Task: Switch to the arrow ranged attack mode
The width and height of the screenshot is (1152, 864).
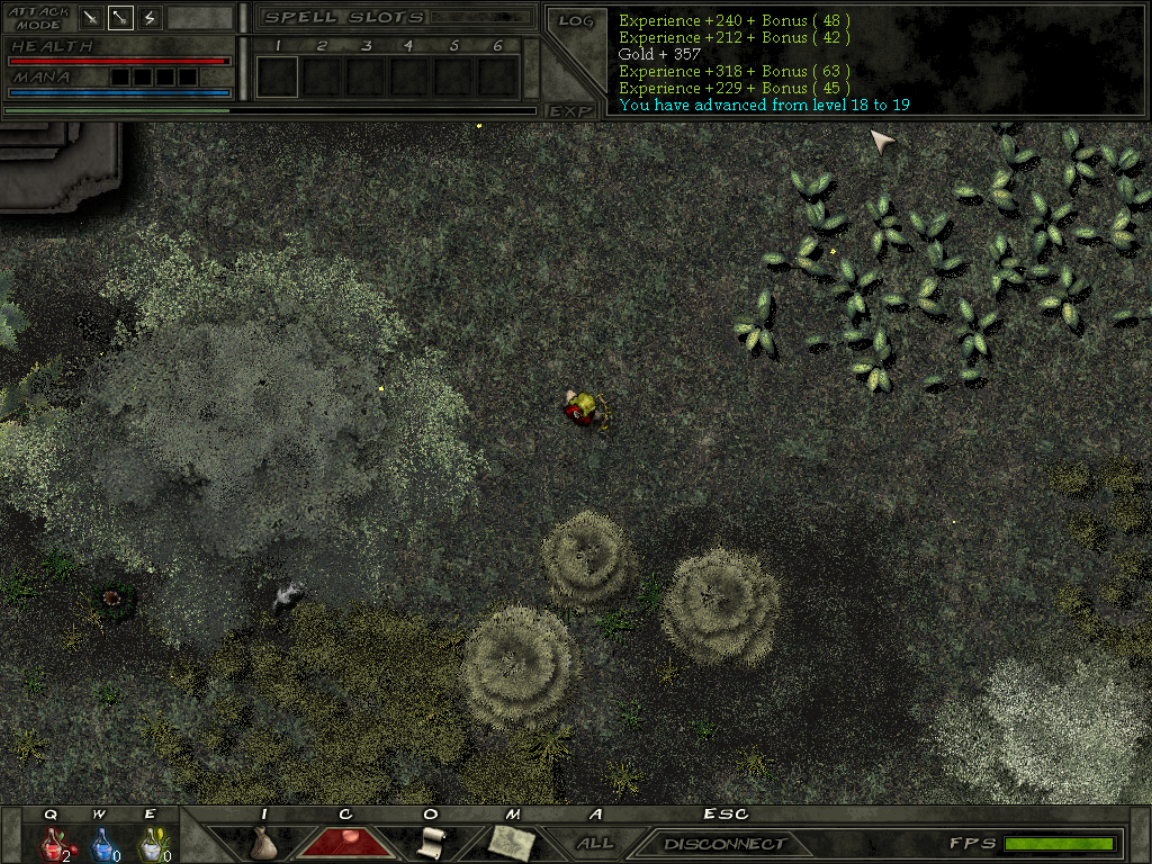Action: (120, 17)
